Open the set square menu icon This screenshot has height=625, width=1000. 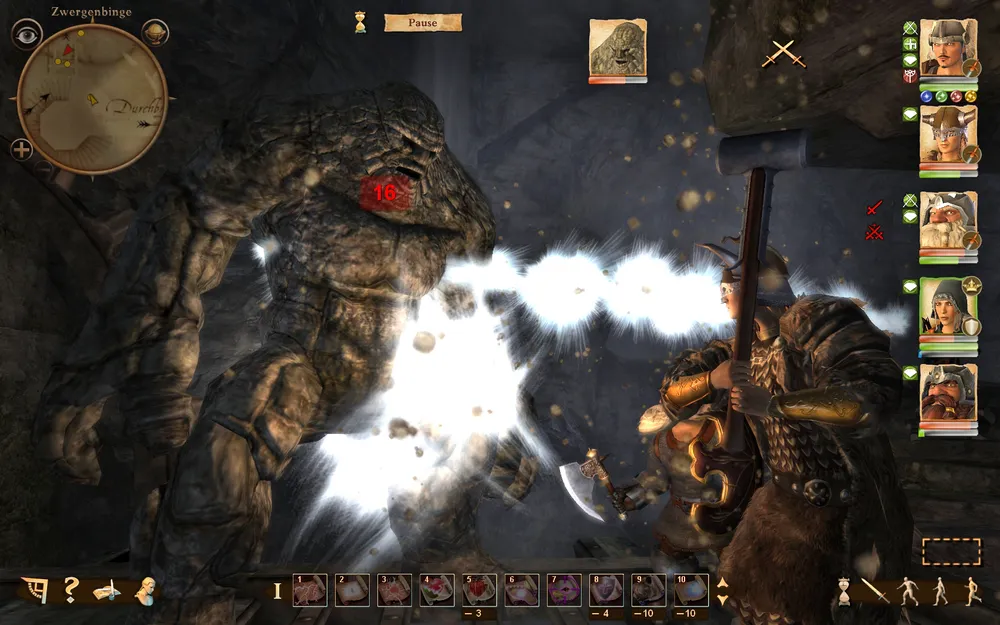tap(34, 590)
